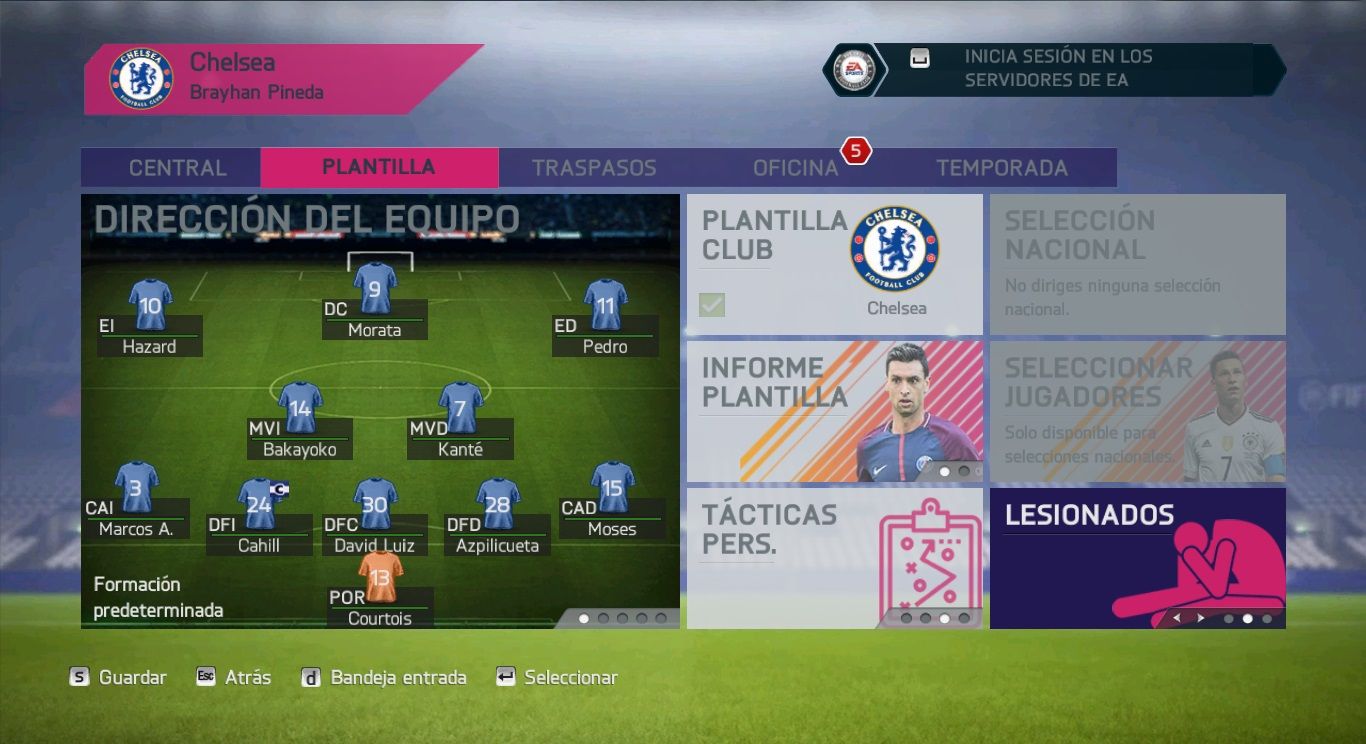The width and height of the screenshot is (1366, 744).
Task: Go to the Oficina tab
Action: pyautogui.click(x=795, y=168)
